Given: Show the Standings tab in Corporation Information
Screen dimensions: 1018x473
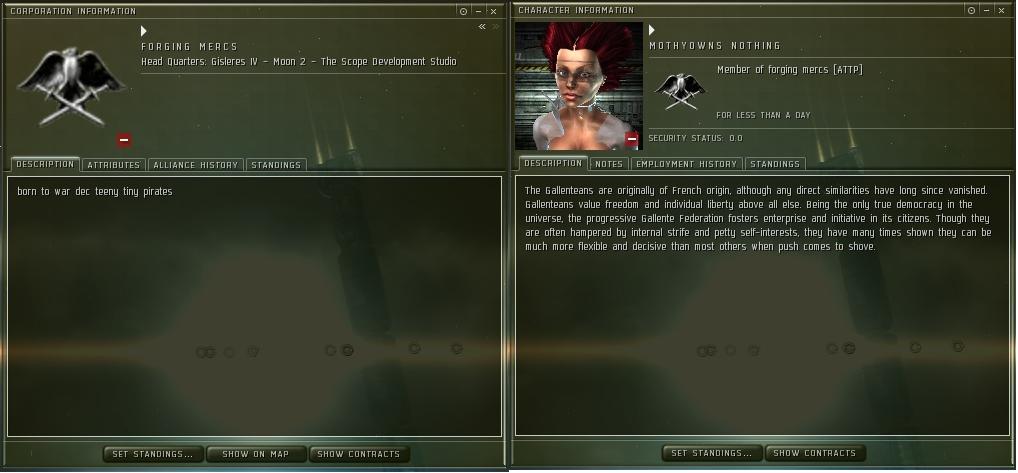Looking at the screenshot, I should tap(275, 165).
